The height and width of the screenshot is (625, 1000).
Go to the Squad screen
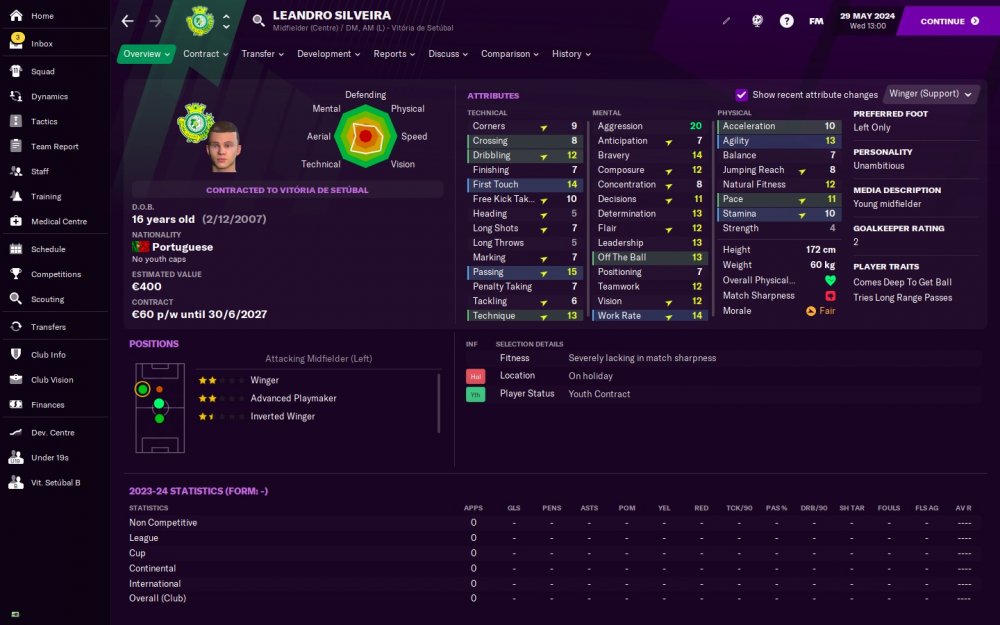coord(42,72)
